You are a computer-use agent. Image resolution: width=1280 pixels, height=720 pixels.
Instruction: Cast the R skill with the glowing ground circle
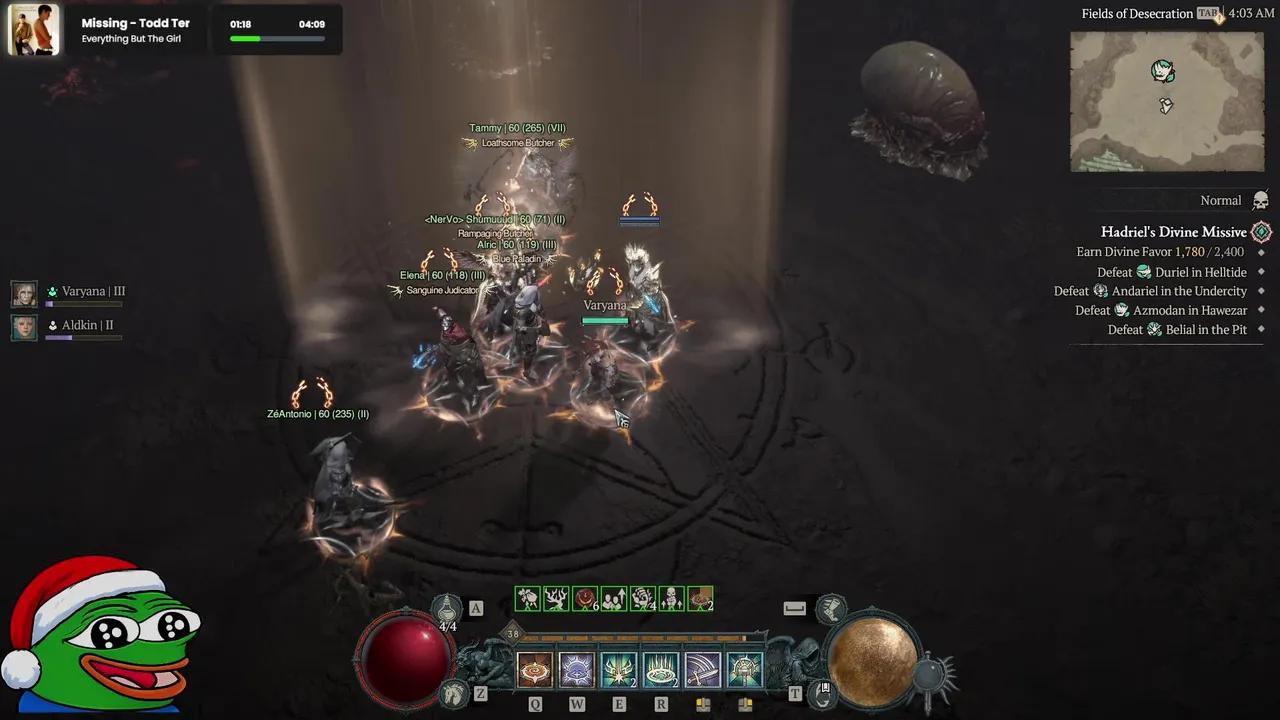pyautogui.click(x=661, y=670)
